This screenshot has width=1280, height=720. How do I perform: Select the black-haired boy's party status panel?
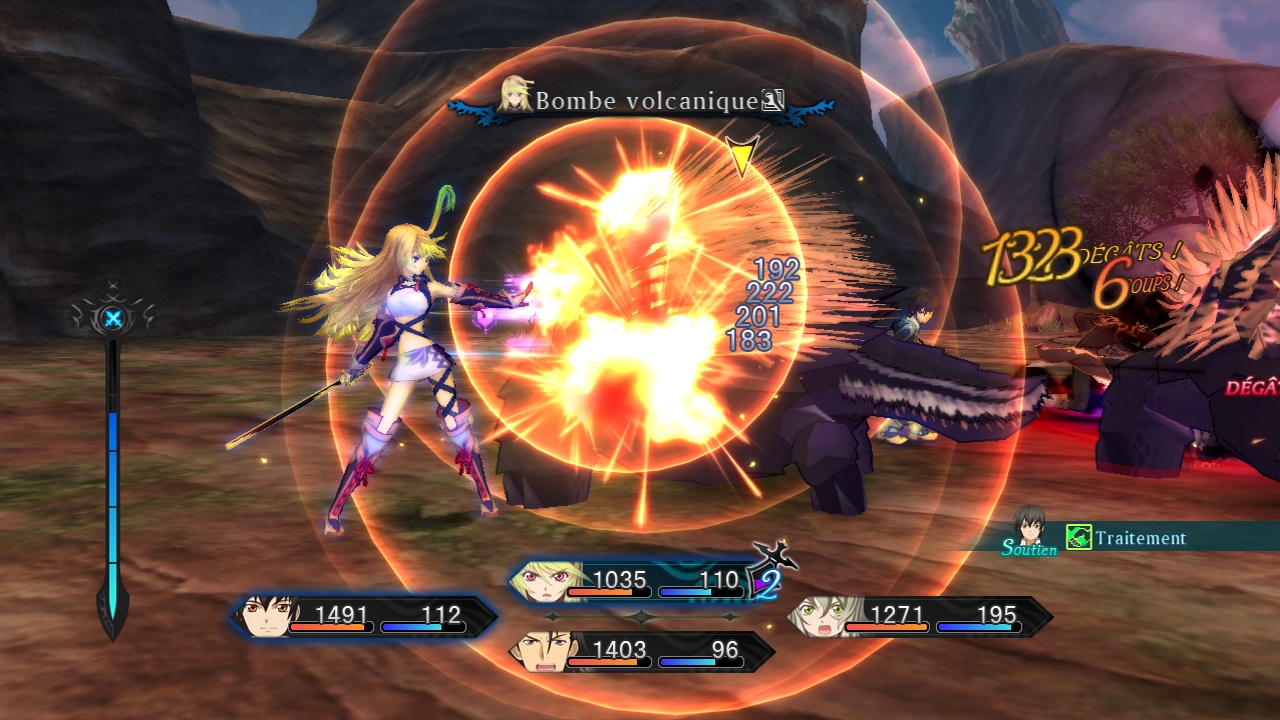pyautogui.click(x=365, y=617)
